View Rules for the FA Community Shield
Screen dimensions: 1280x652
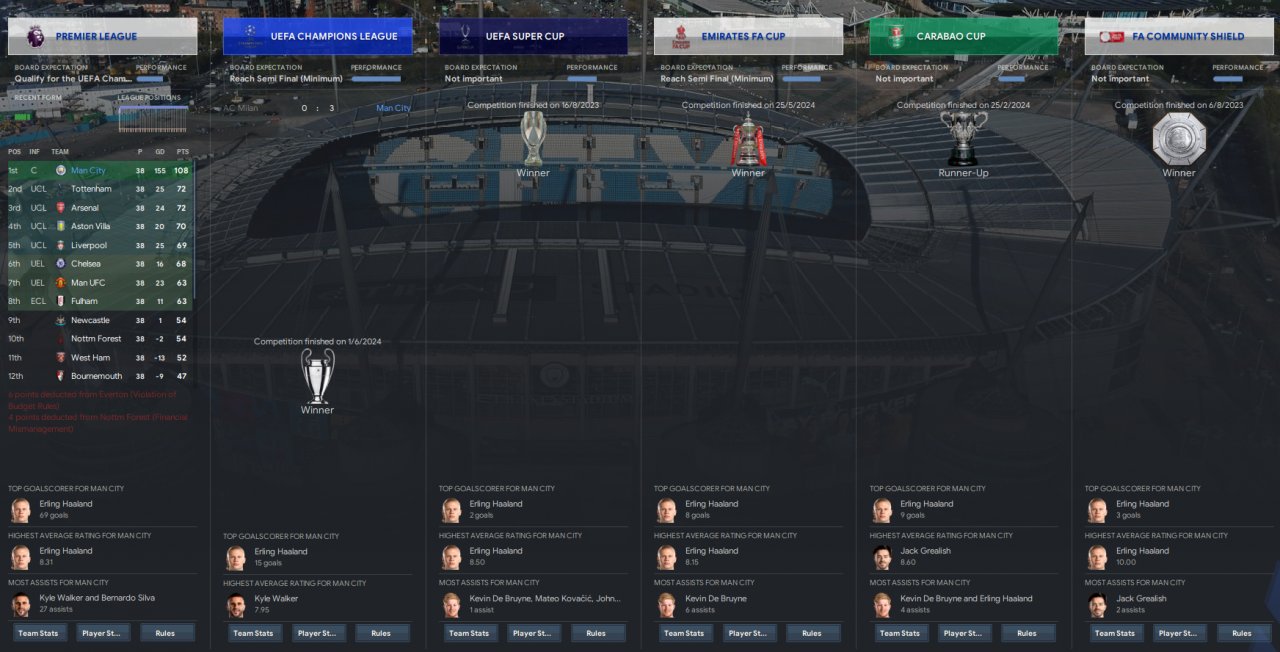click(1242, 633)
